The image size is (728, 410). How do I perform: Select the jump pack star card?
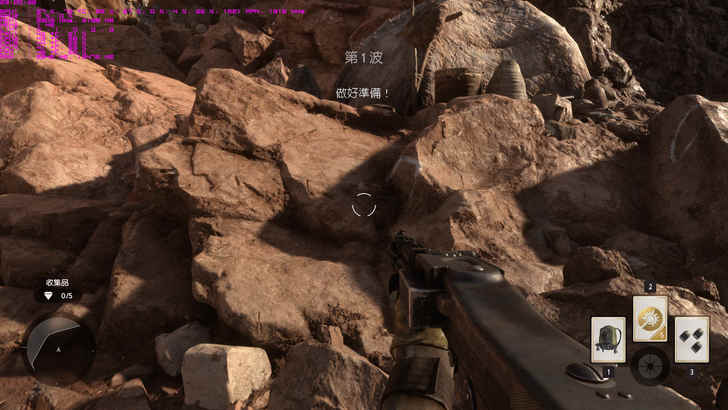(x=608, y=339)
